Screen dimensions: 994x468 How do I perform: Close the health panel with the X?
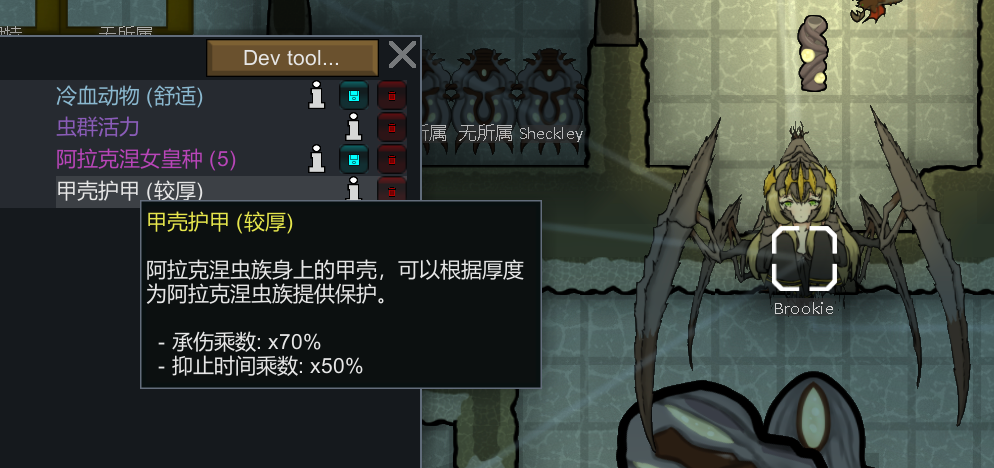[402, 55]
